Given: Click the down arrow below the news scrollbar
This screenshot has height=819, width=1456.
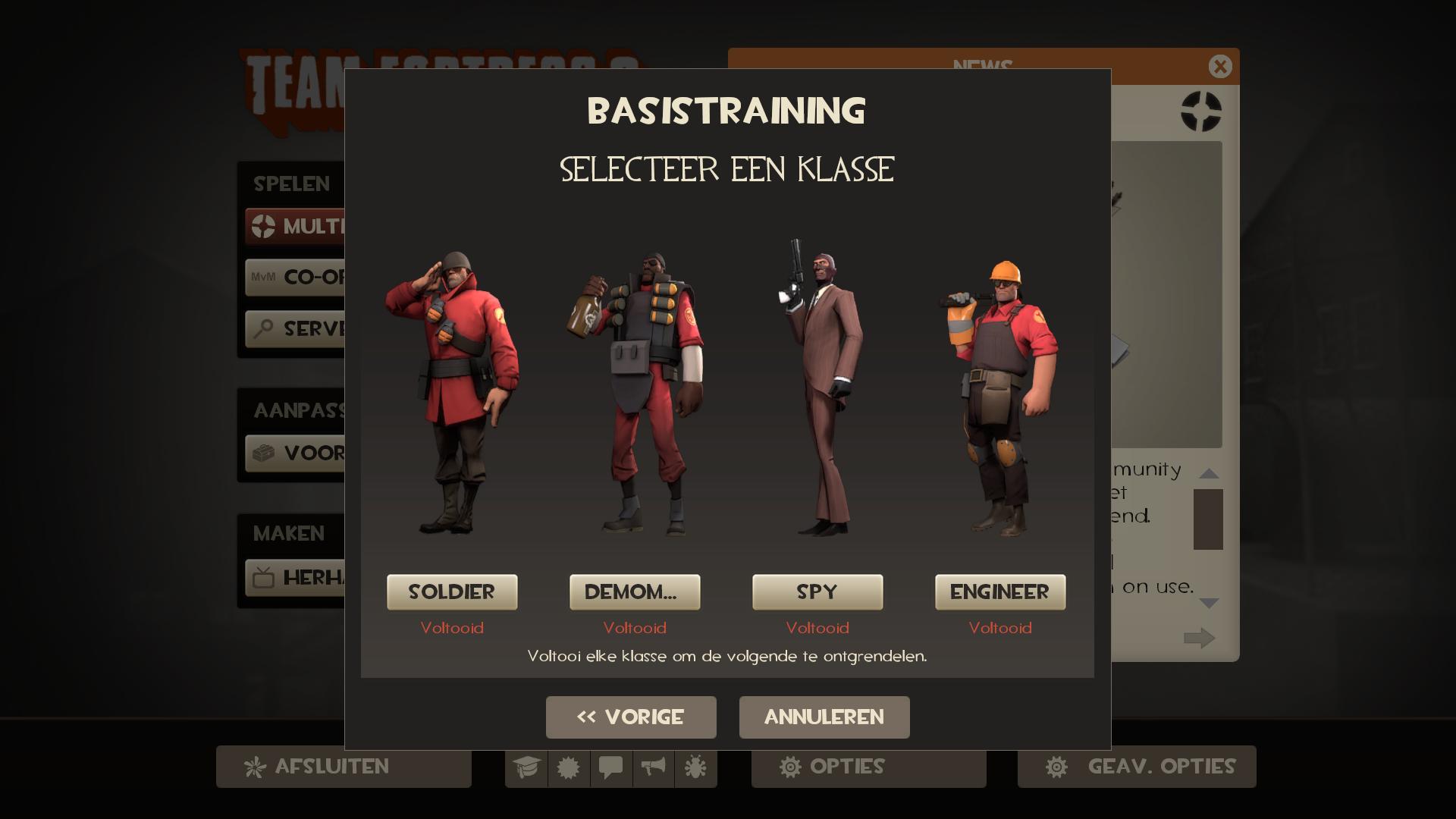Looking at the screenshot, I should point(1211,604).
